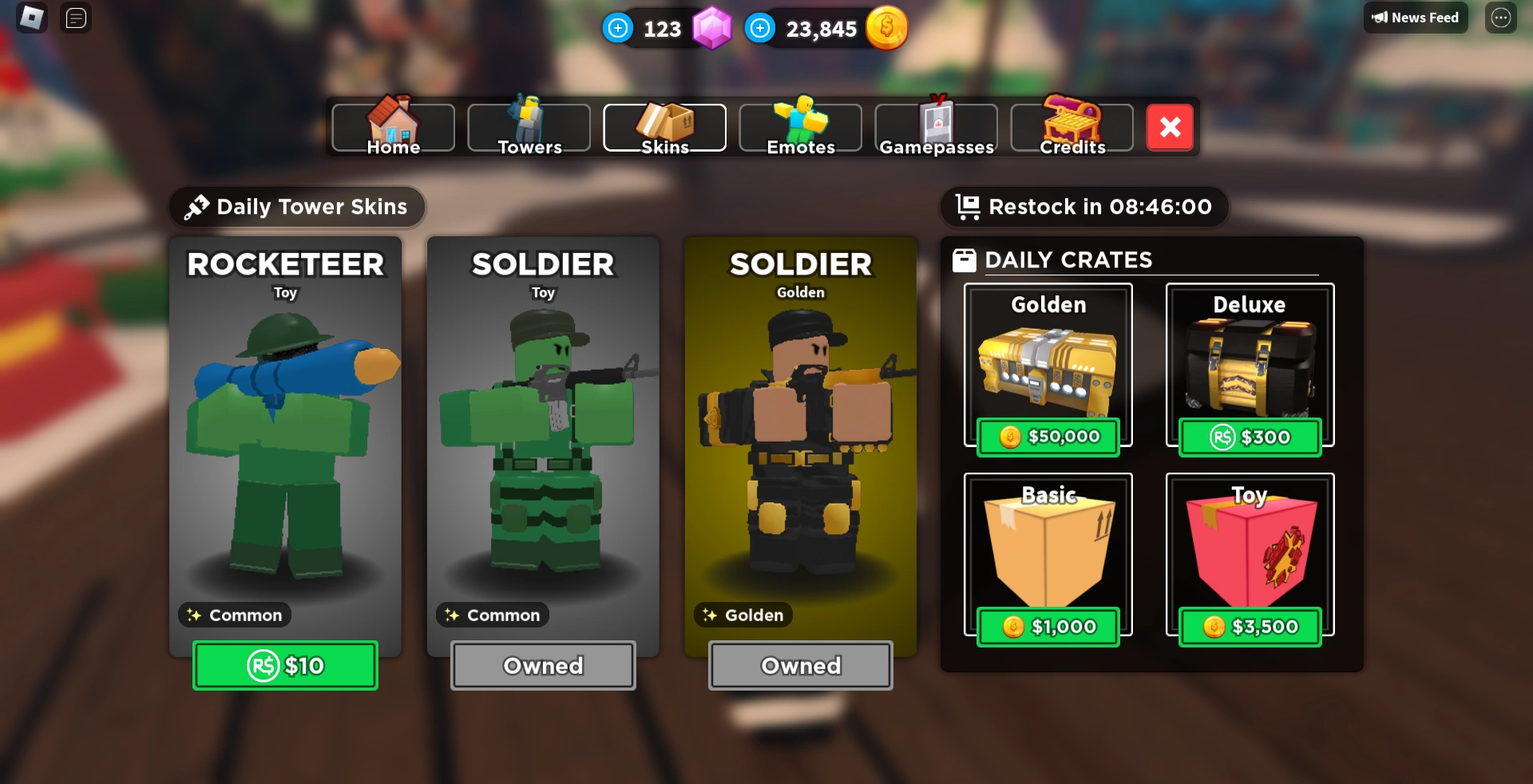
Task: Open the options dots menu top right
Action: 1502,18
